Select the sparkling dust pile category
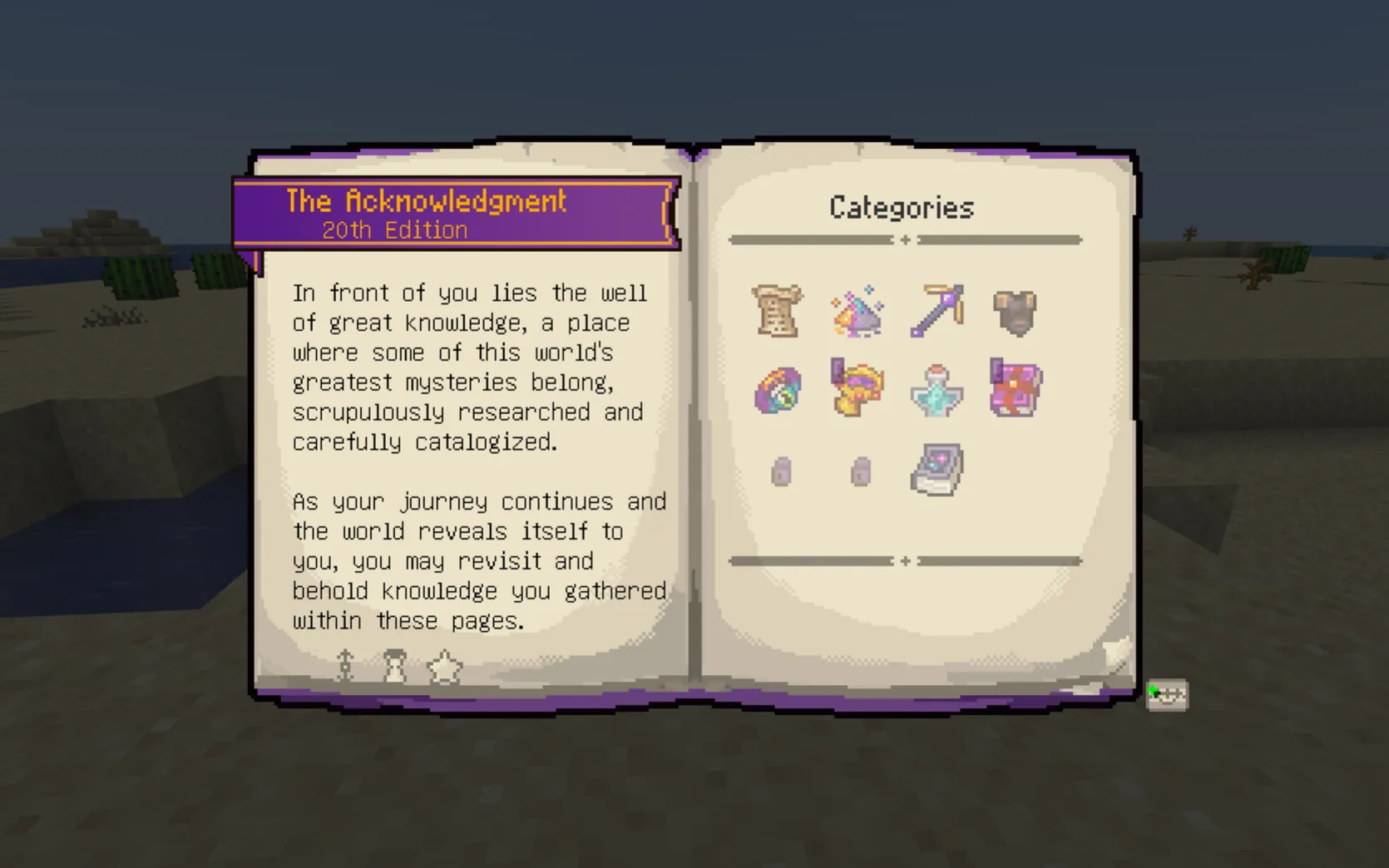The height and width of the screenshot is (868, 1389). [857, 312]
